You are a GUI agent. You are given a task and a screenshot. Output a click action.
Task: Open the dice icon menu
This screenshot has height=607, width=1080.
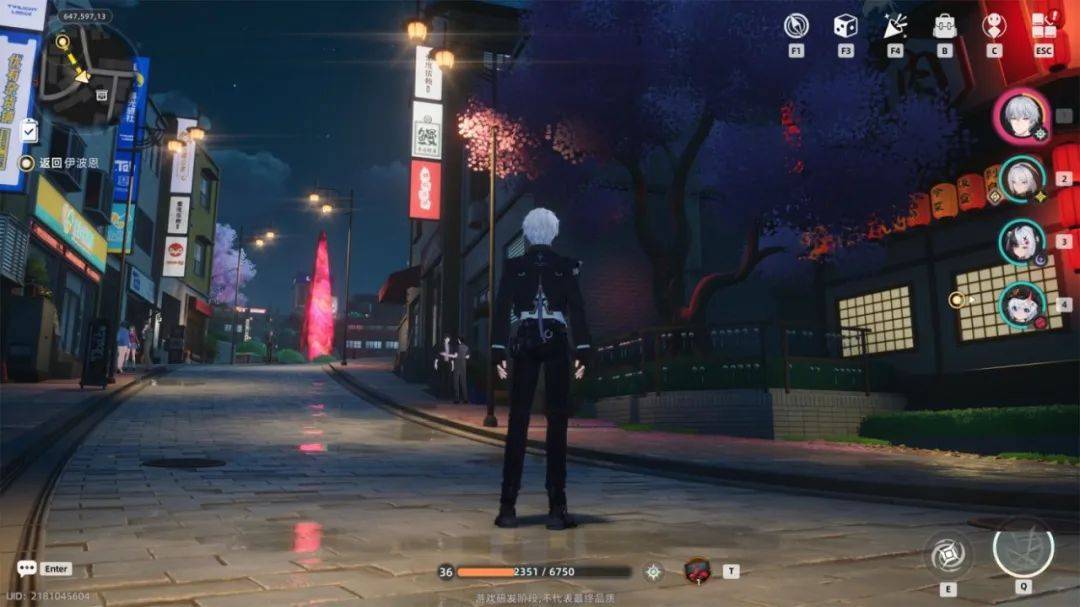(845, 26)
